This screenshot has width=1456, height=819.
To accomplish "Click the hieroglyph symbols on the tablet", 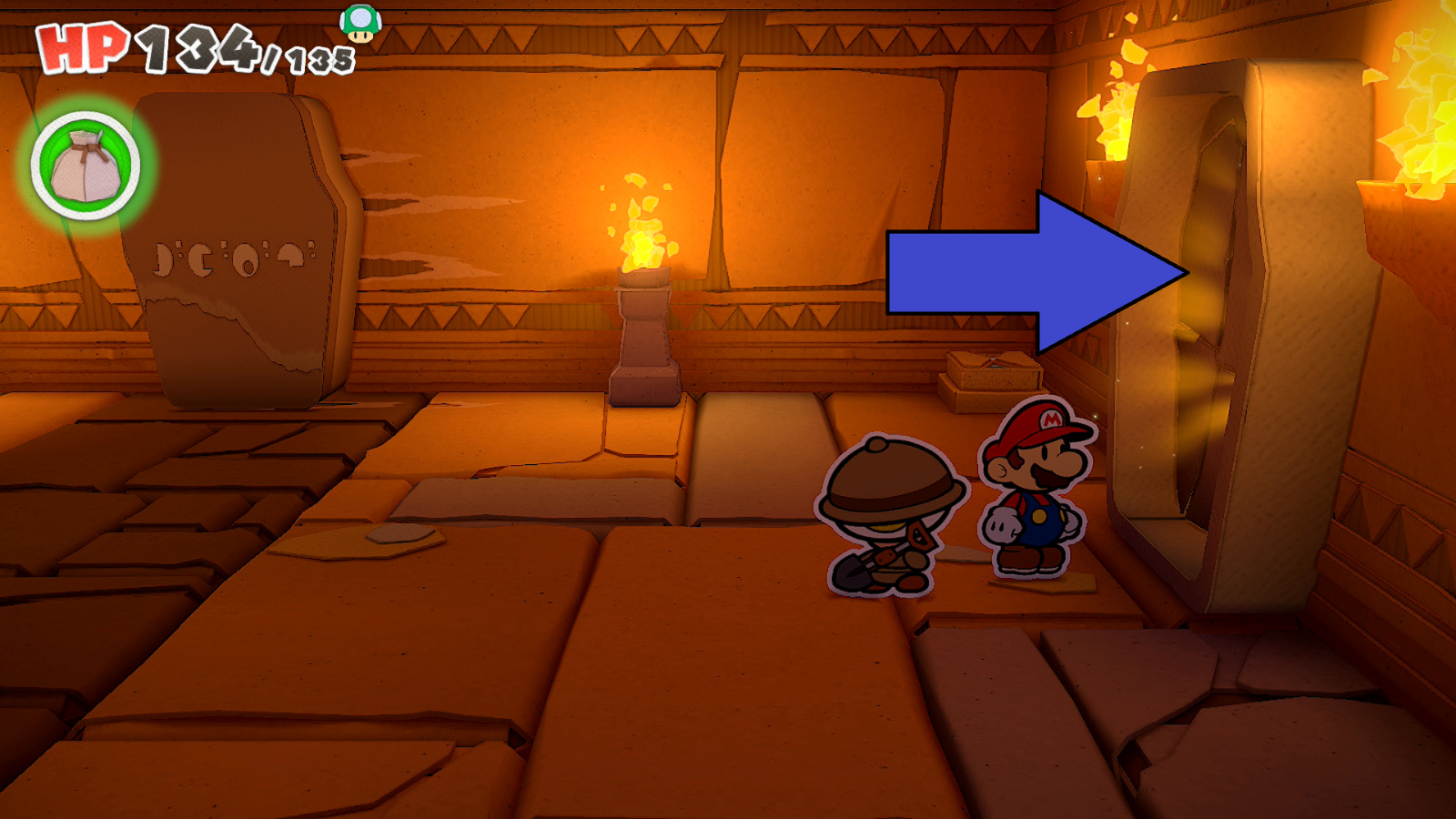I will [x=232, y=259].
